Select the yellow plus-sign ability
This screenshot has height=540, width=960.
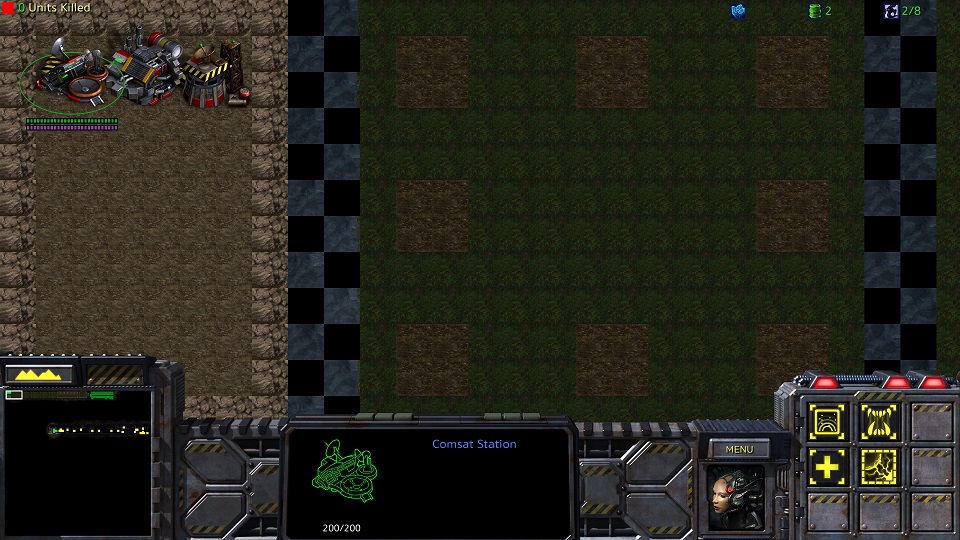coord(828,466)
